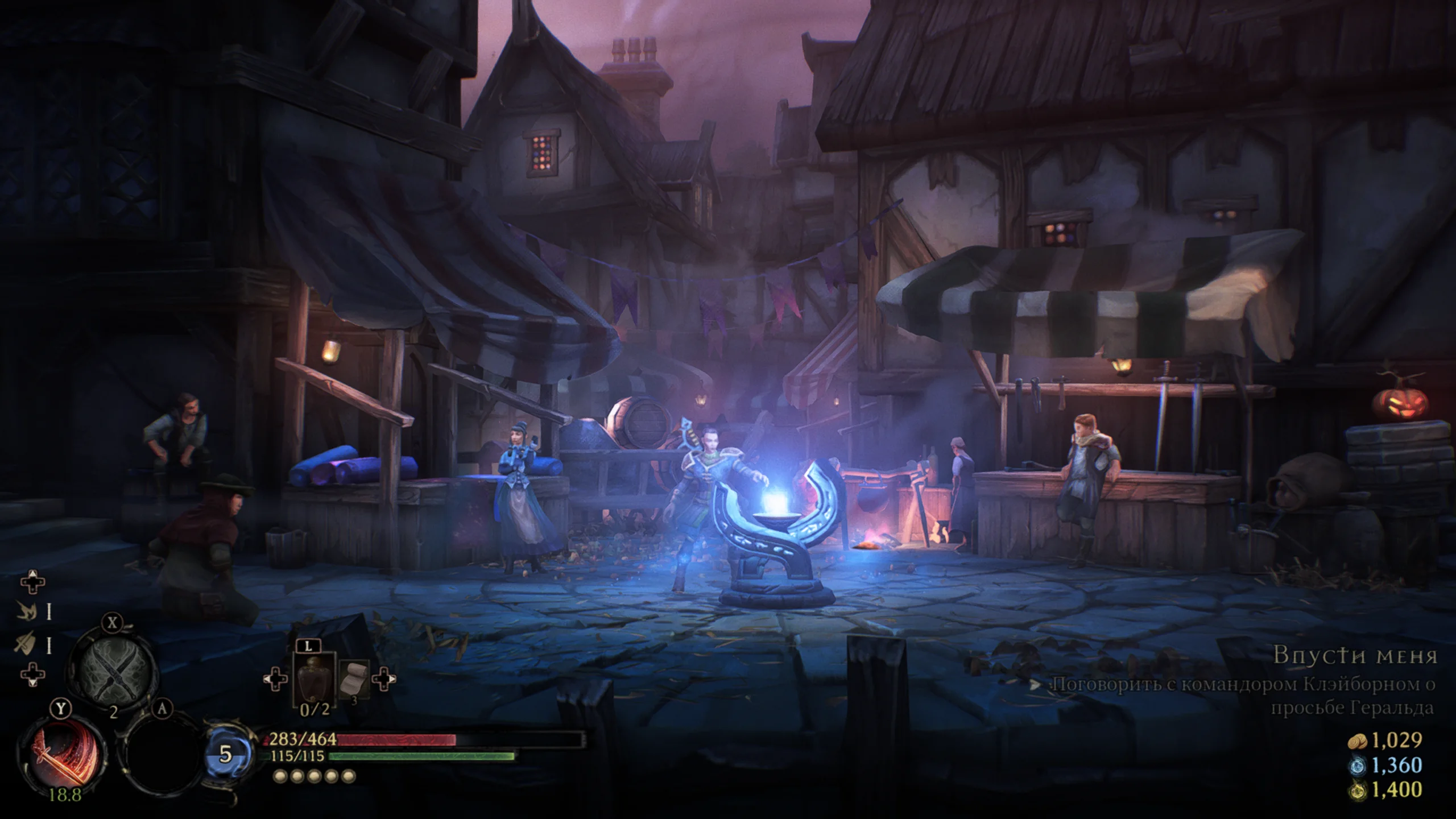Open the "Впусти меня" quest tracker
Viewport: 1456px width, 819px height.
tap(1355, 655)
